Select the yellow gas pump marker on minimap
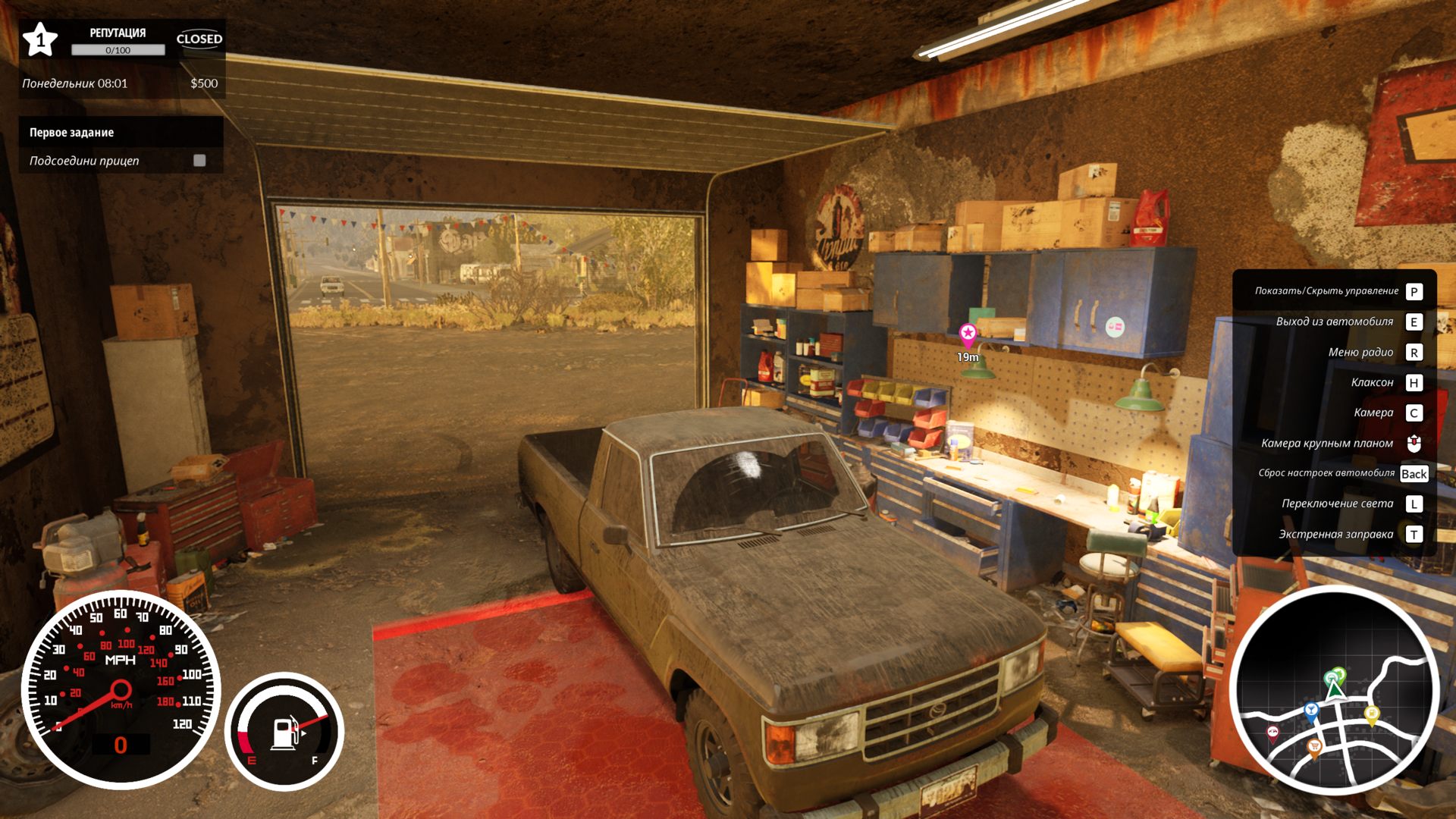The height and width of the screenshot is (819, 1456). [x=1371, y=713]
